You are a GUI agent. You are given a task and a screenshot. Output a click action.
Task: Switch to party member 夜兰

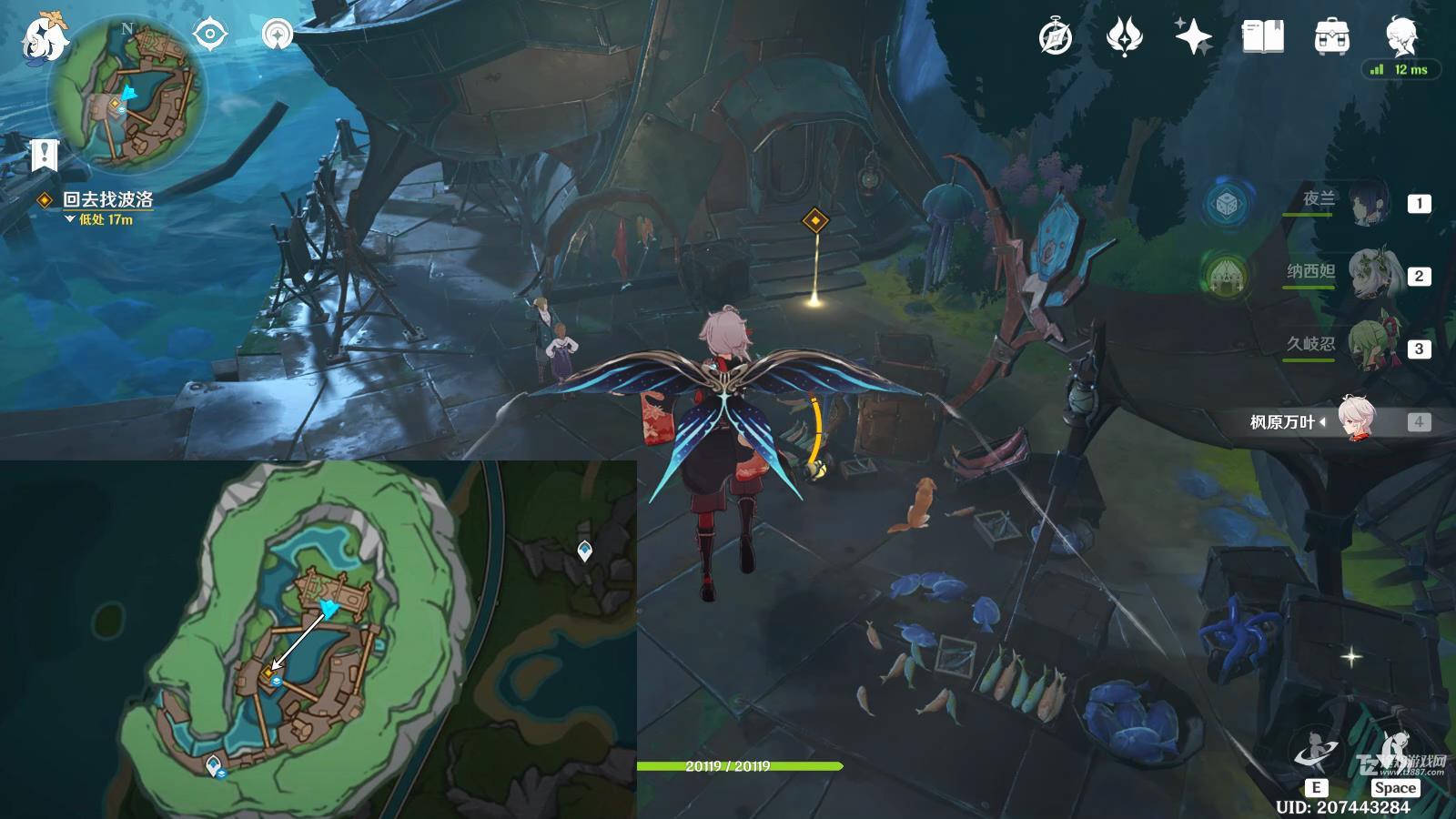(x=1366, y=203)
